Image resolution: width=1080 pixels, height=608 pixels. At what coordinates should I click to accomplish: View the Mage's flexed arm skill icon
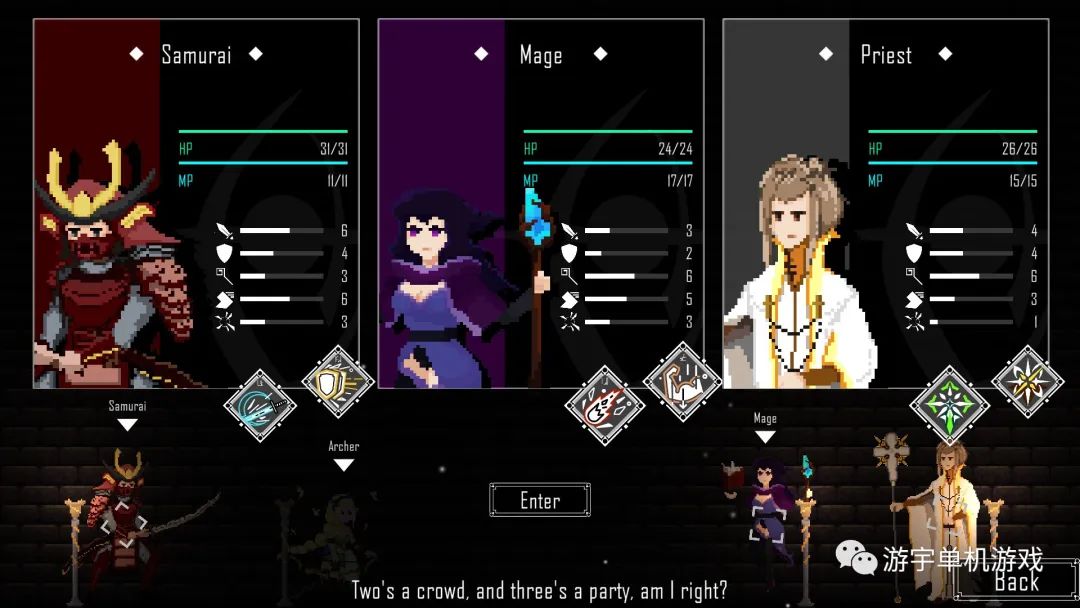tap(683, 381)
